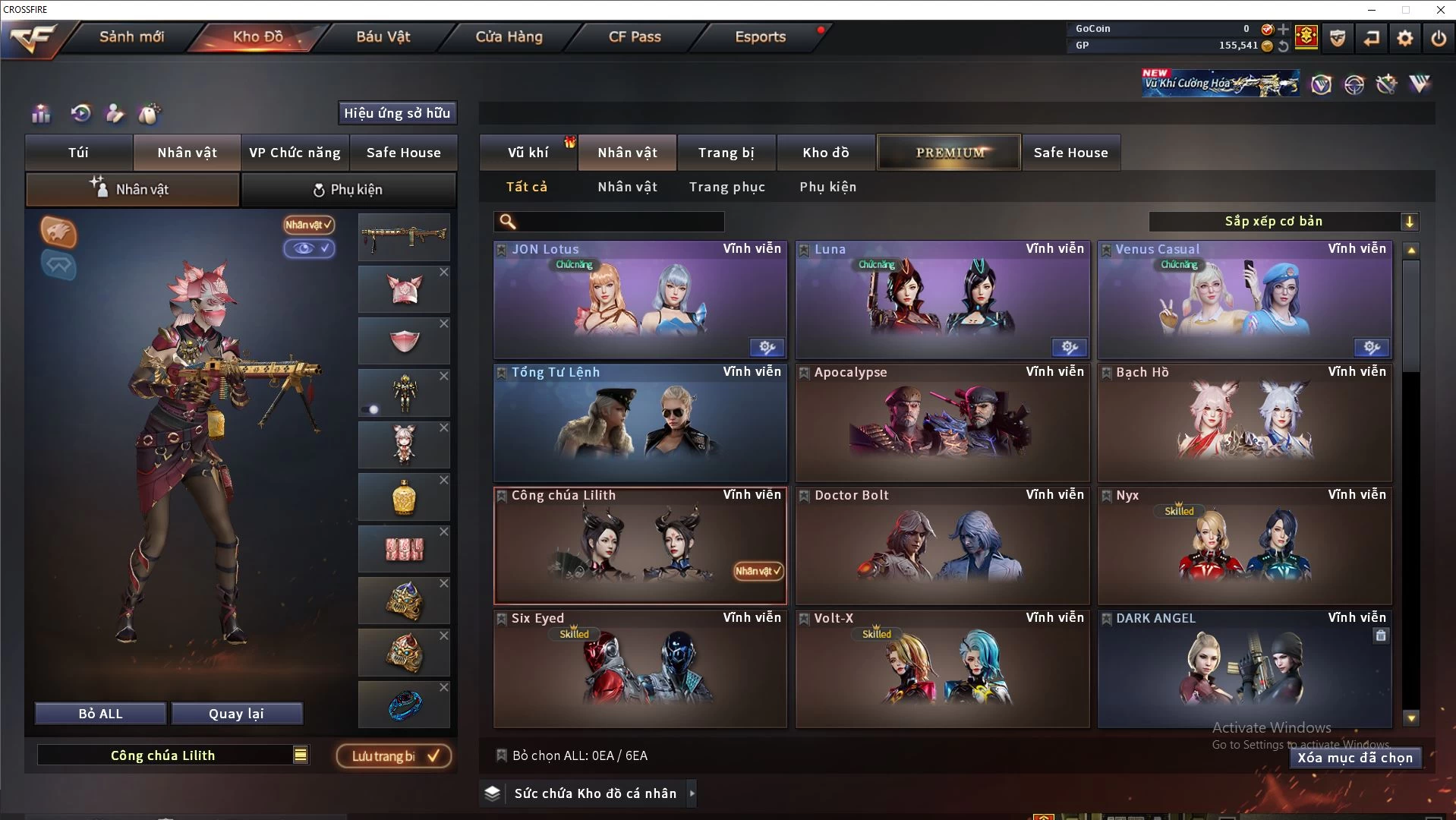Select the PREMIUM tab
Viewport: 1456px width, 820px height.
949,153
